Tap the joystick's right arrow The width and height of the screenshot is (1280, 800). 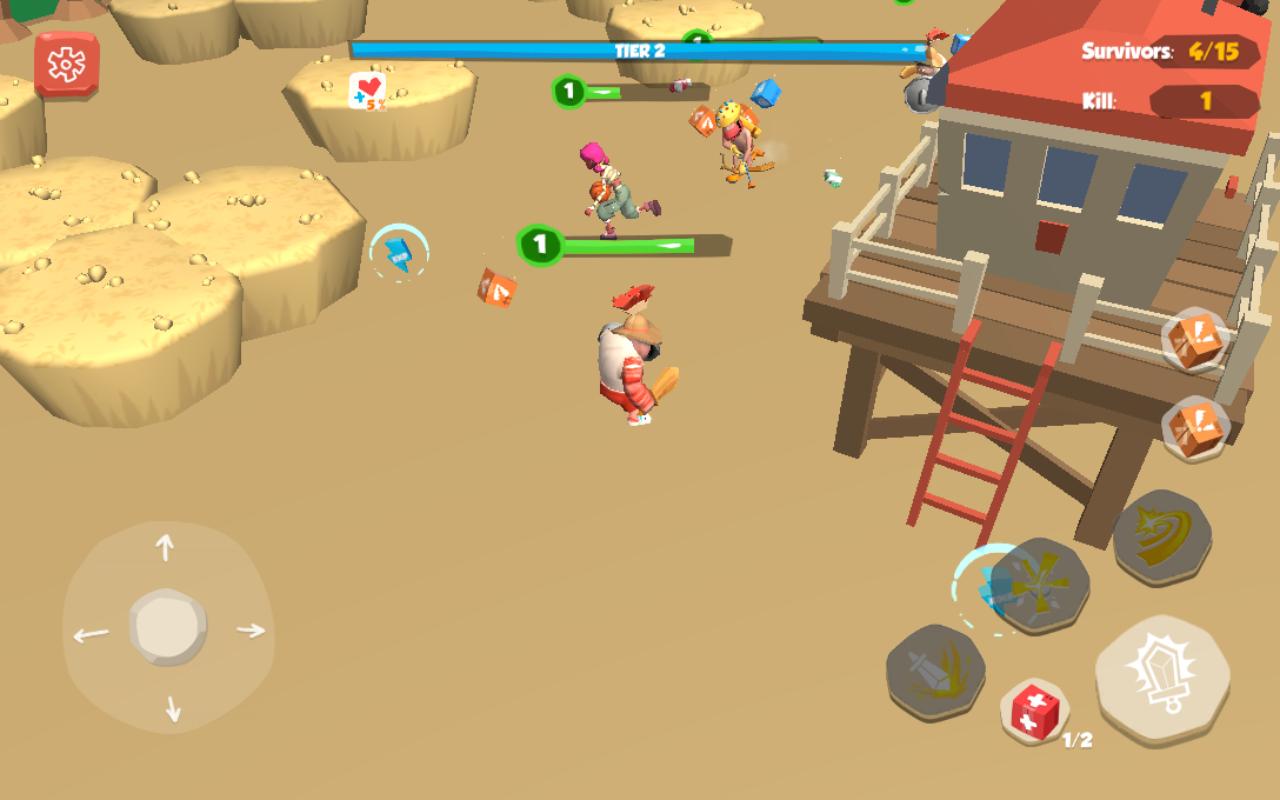coord(250,630)
